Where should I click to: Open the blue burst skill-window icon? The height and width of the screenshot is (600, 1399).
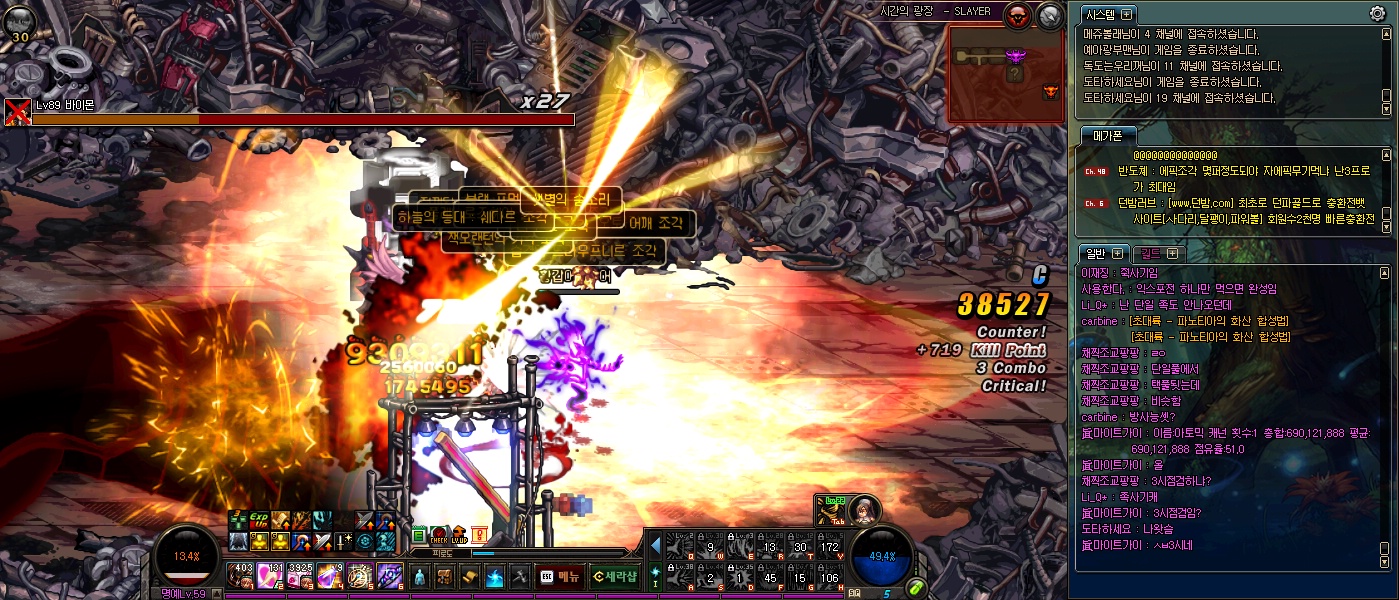coord(494,577)
